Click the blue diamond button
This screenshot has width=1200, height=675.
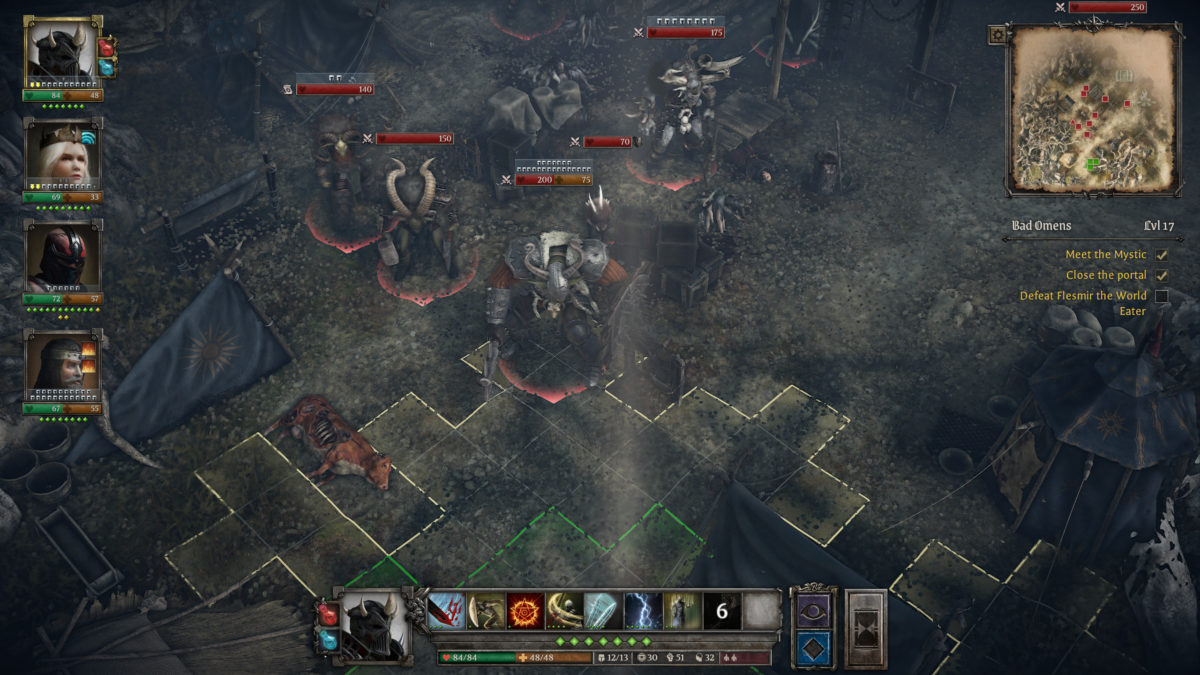811,648
